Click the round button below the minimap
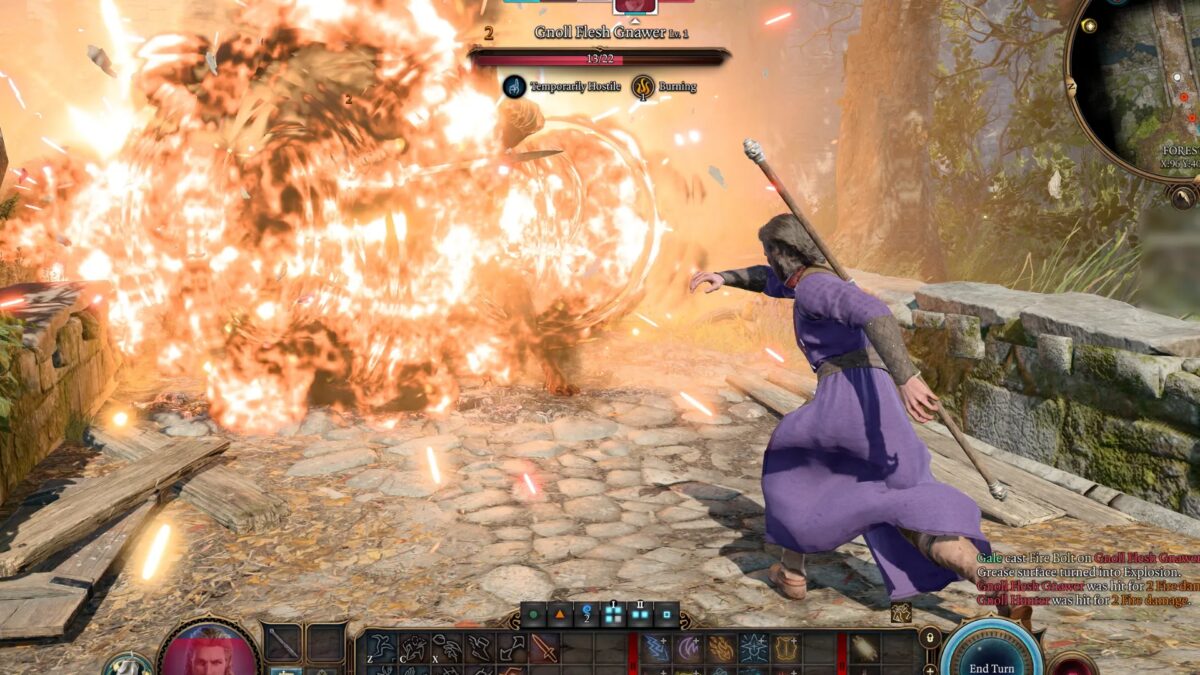Image resolution: width=1200 pixels, height=675 pixels. 1183,196
